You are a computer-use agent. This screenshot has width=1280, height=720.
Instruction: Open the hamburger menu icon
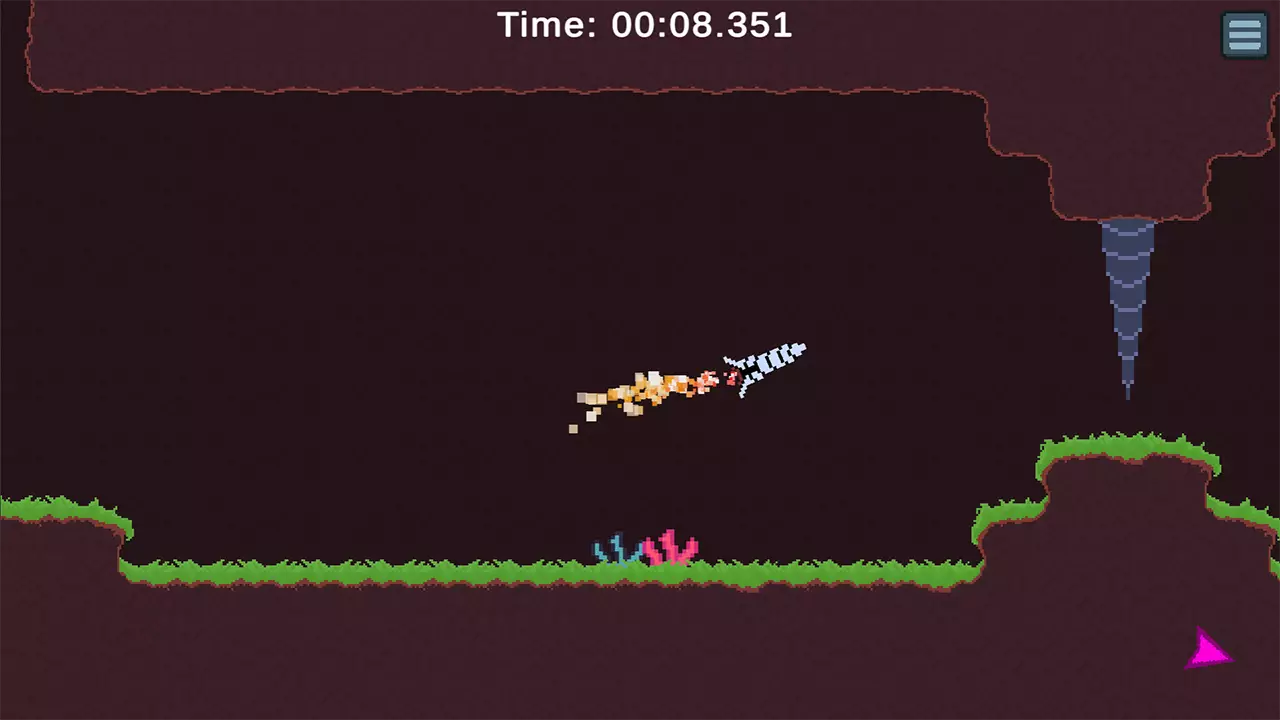coord(1244,34)
